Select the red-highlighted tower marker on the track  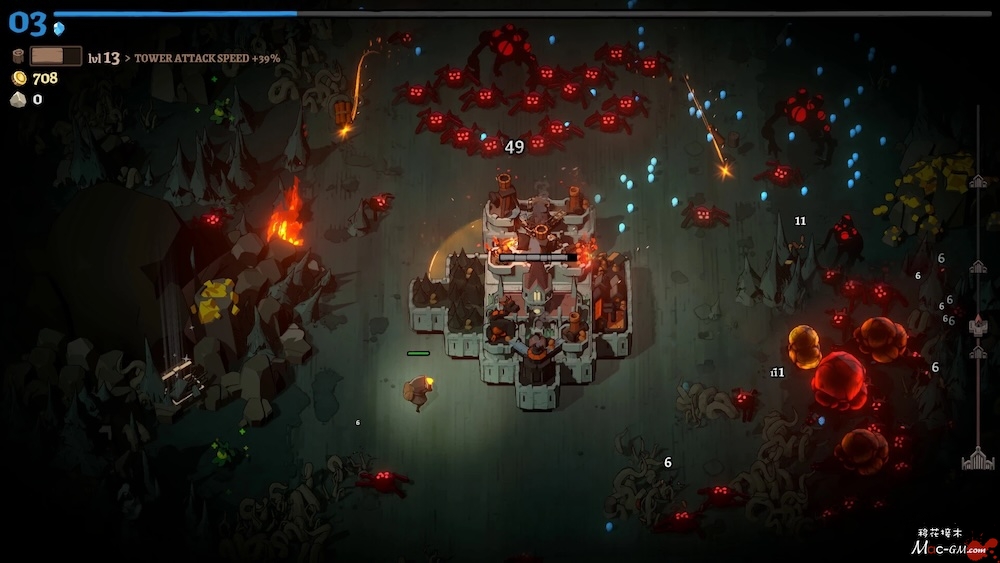[978, 326]
